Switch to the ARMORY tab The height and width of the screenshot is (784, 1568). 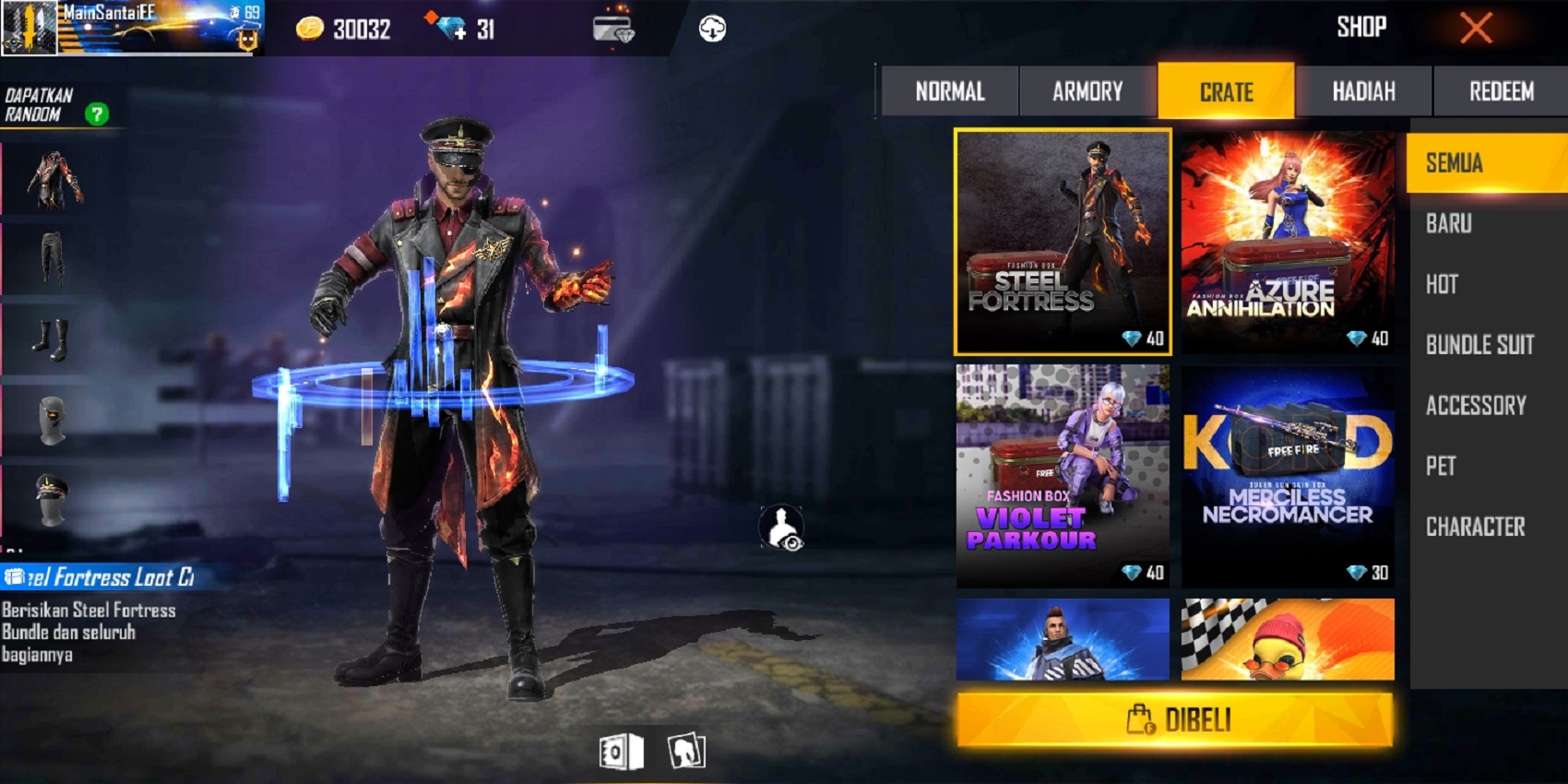[x=1087, y=90]
